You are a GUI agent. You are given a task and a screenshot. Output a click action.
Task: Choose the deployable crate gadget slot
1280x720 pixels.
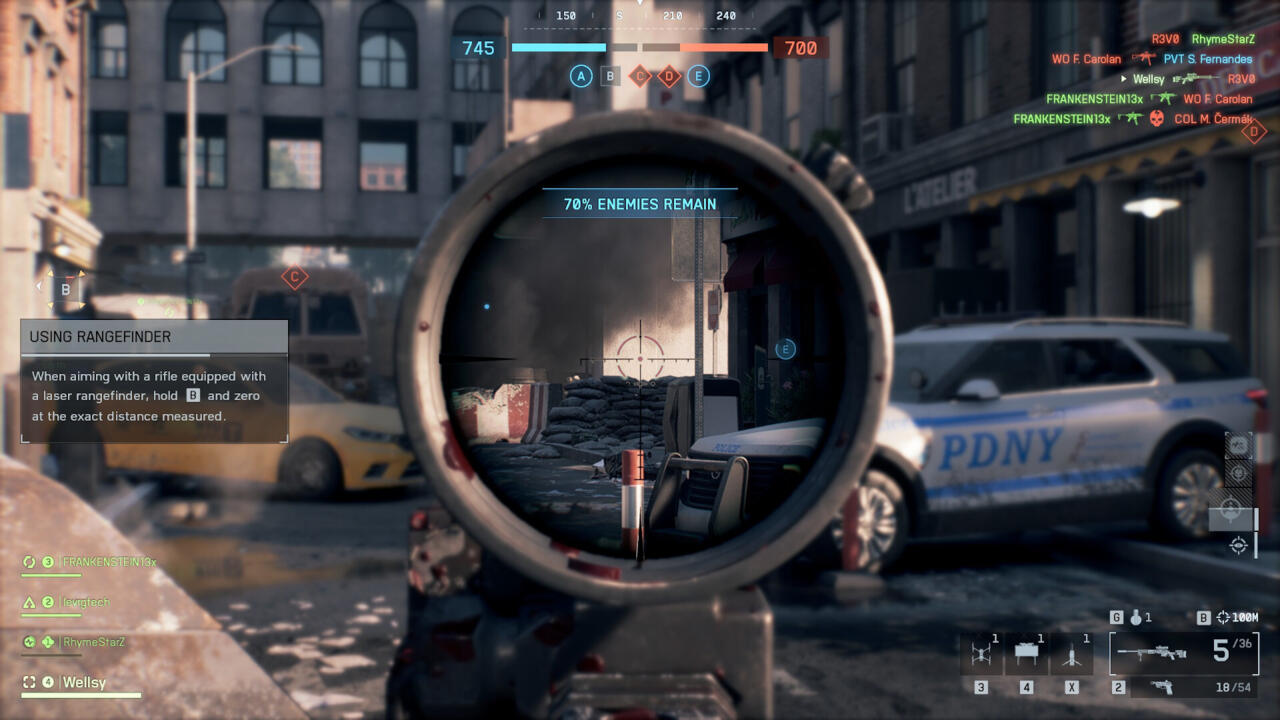[x=1026, y=655]
